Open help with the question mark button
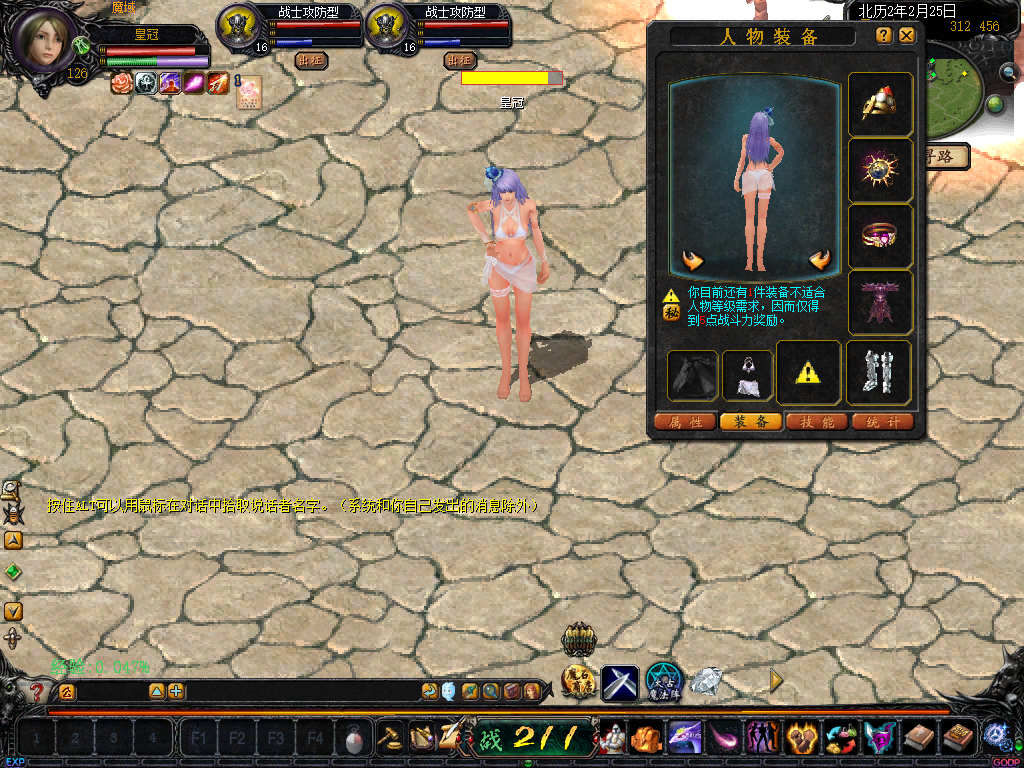Screen dimensions: 1024x768 pyautogui.click(x=884, y=35)
